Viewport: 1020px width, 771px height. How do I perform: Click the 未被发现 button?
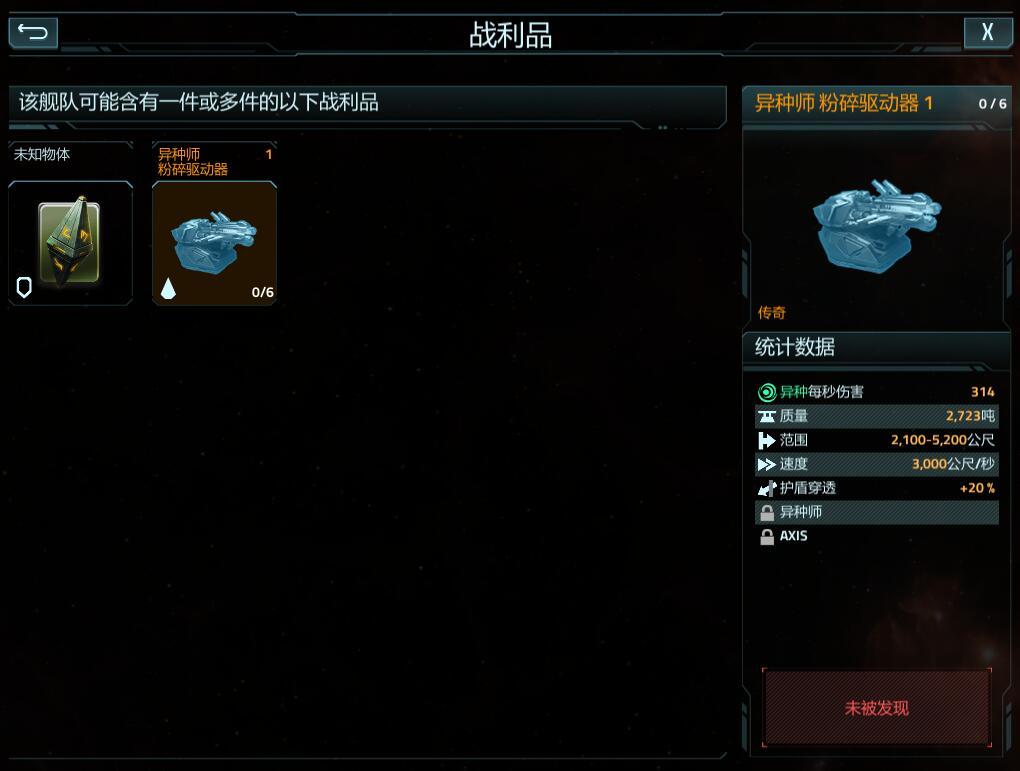coord(876,708)
